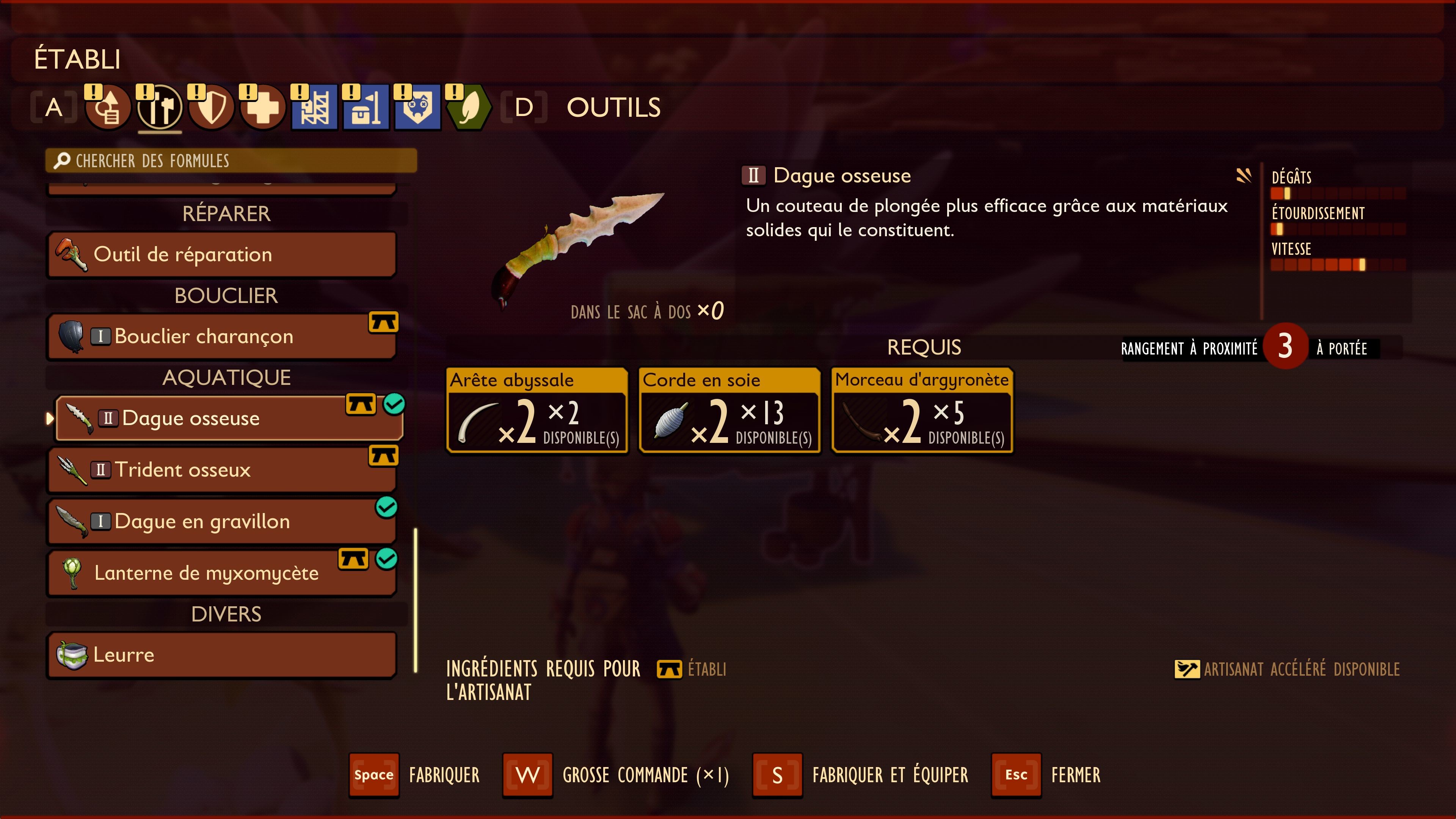Switch to the blue creature-face tab

coord(417,107)
